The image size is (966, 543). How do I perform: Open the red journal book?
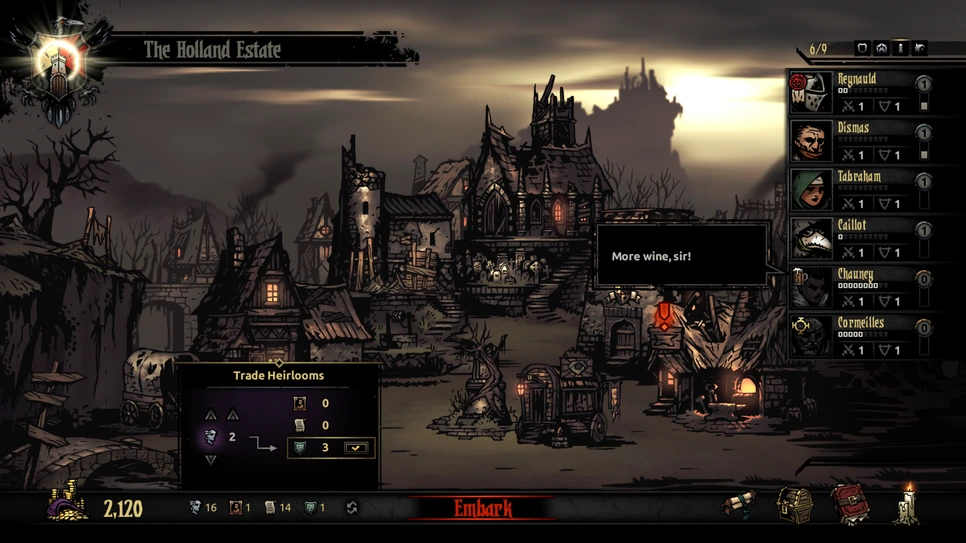pos(850,505)
